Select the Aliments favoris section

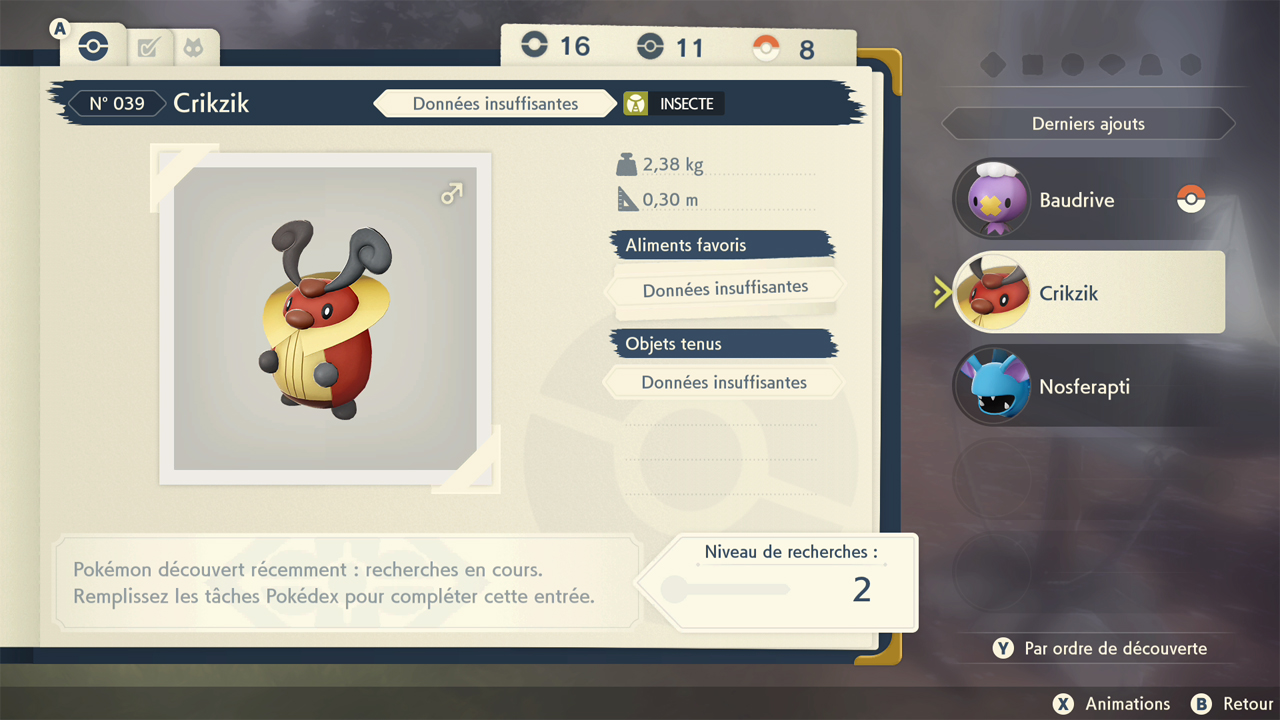coord(722,245)
